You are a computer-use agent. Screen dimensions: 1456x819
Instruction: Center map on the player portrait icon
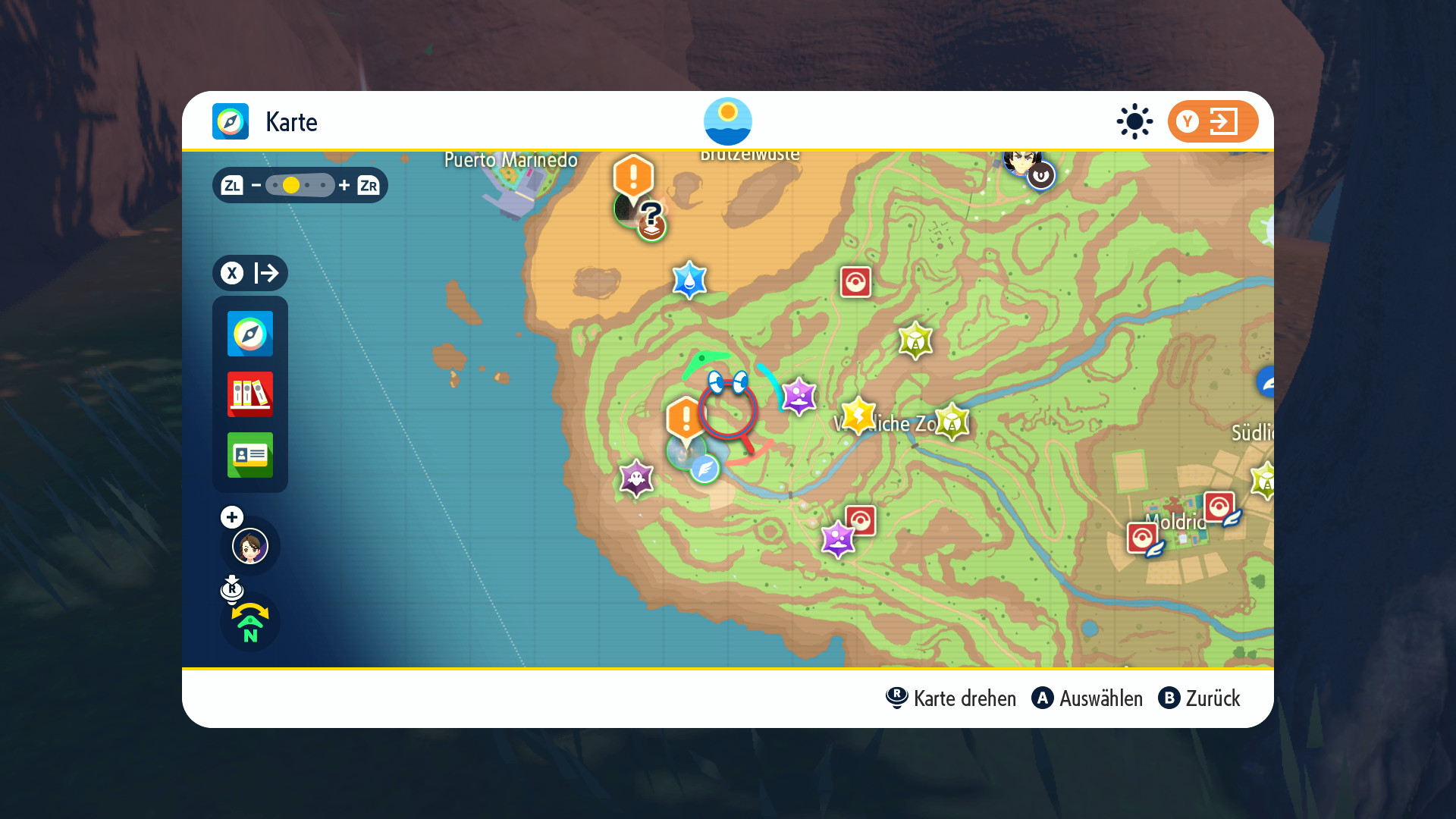coord(250,546)
